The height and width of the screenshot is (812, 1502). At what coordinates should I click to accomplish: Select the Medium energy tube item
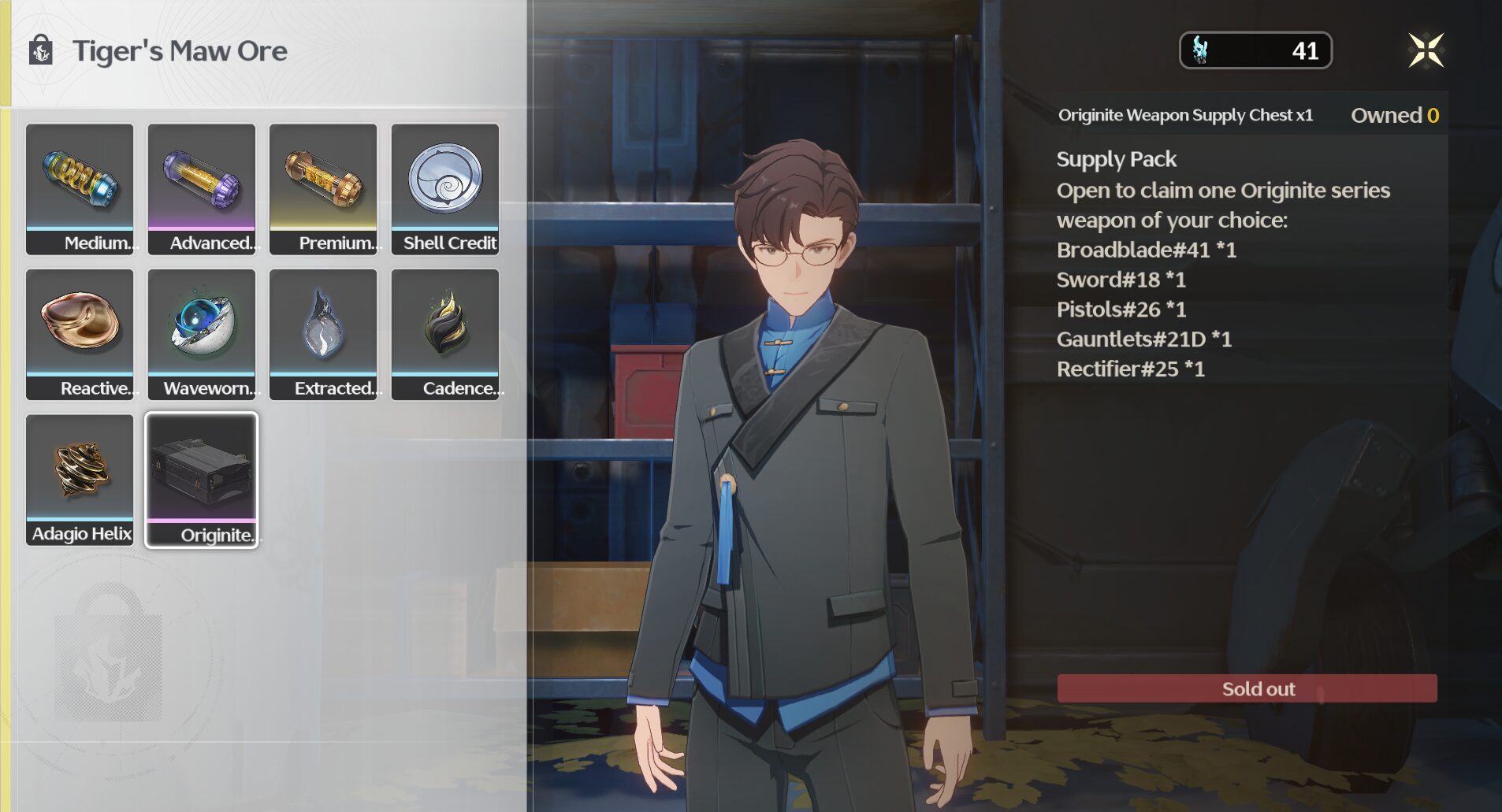click(80, 187)
